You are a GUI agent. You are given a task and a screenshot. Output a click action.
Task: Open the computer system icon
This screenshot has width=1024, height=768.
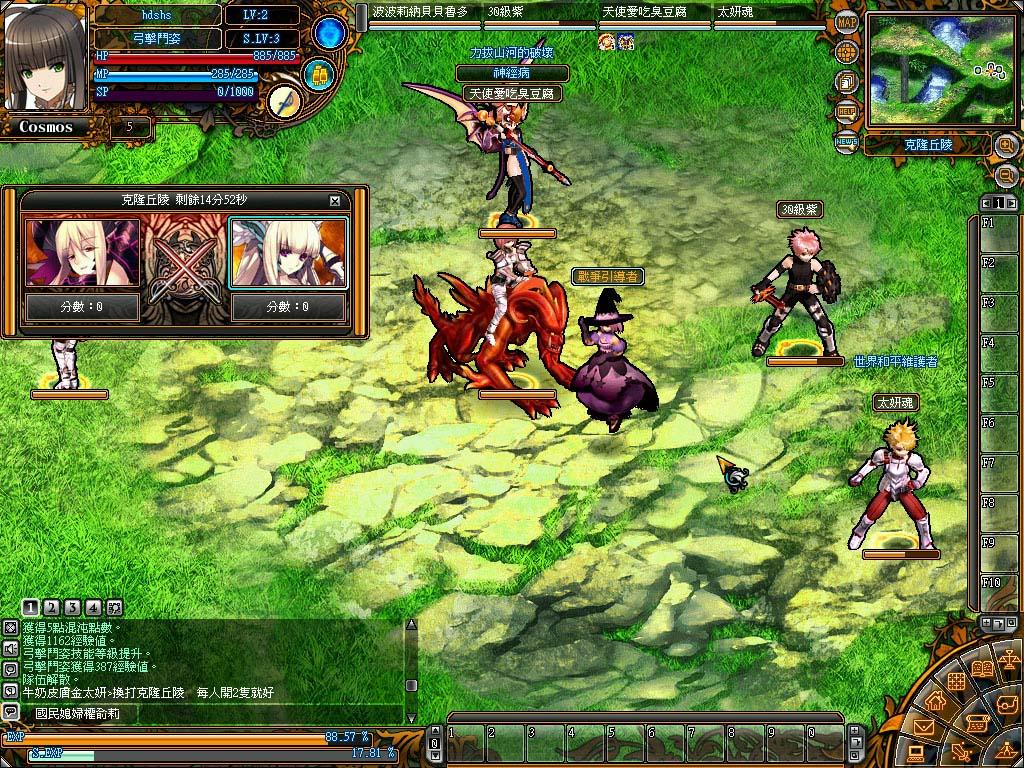coord(915,753)
